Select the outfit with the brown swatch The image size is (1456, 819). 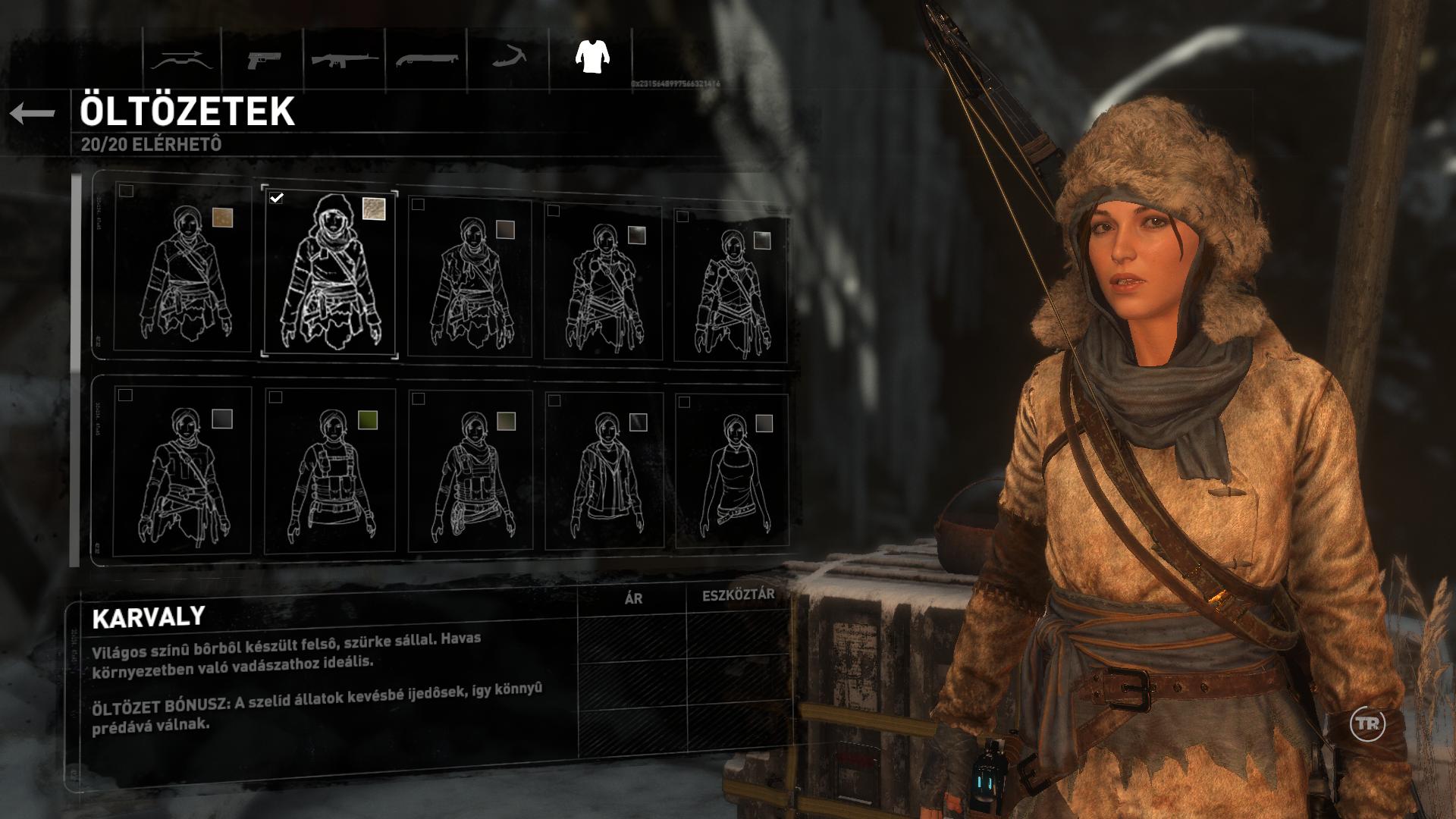click(x=183, y=269)
